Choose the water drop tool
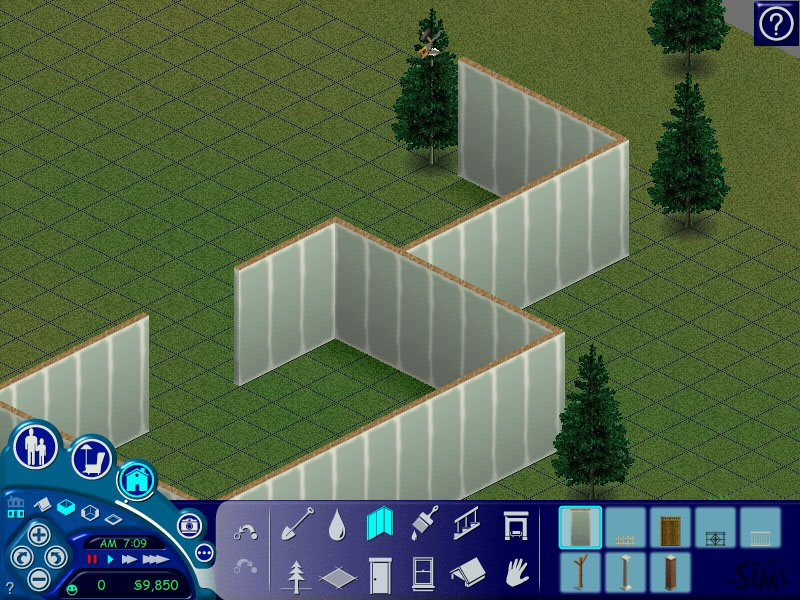Image resolution: width=800 pixels, height=600 pixels. [x=338, y=524]
